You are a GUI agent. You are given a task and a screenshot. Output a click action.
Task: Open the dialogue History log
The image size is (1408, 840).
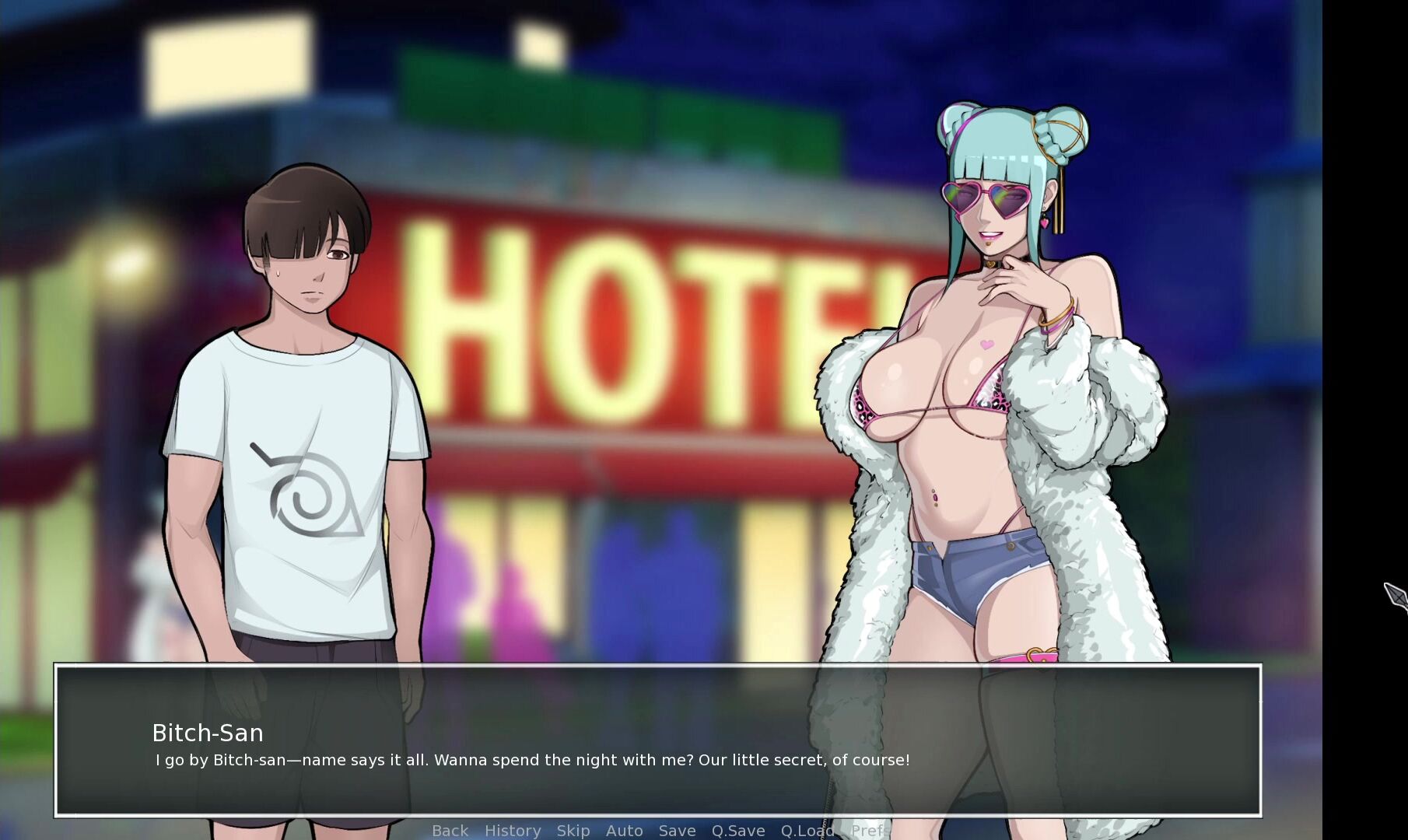(x=513, y=831)
